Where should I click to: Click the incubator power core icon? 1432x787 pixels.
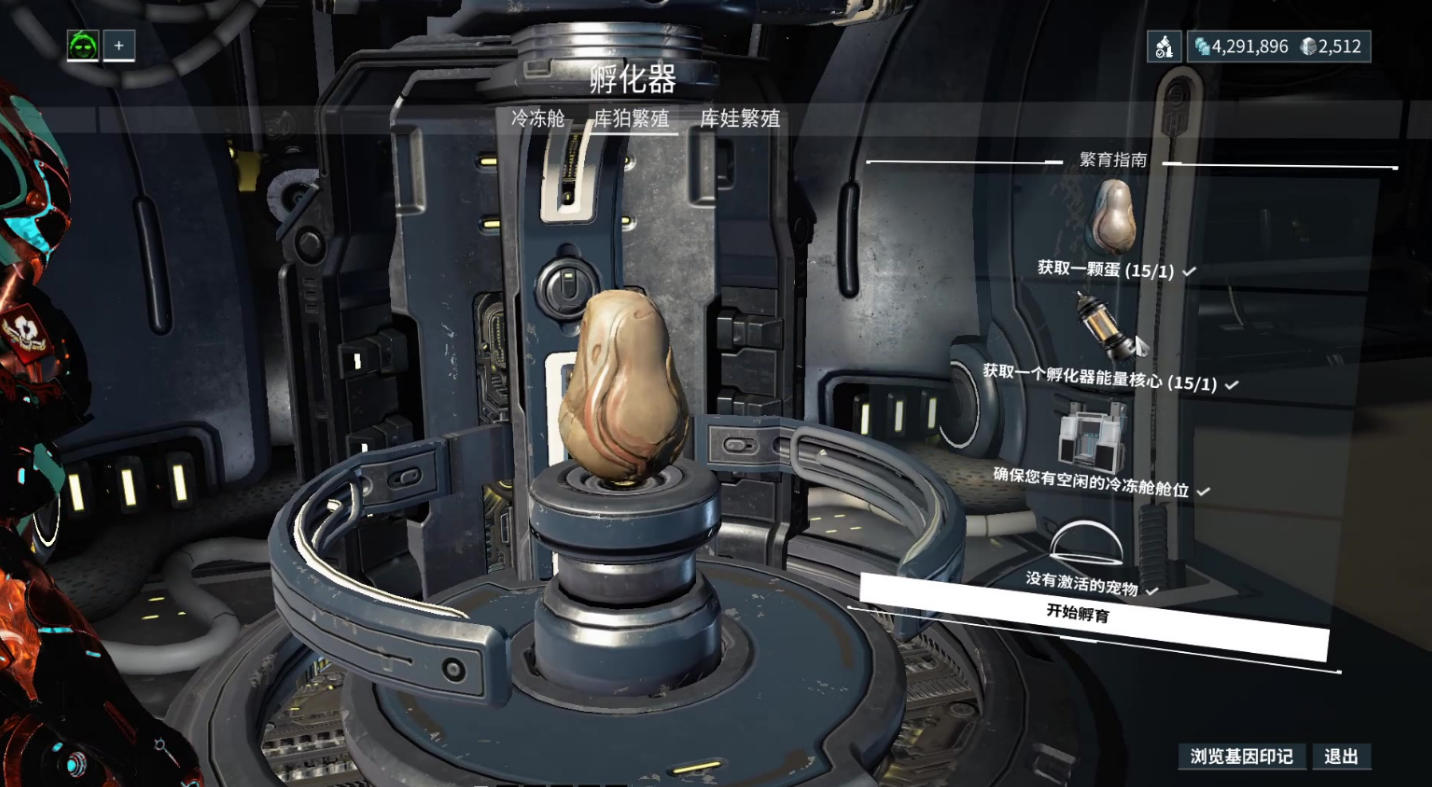click(x=1108, y=324)
